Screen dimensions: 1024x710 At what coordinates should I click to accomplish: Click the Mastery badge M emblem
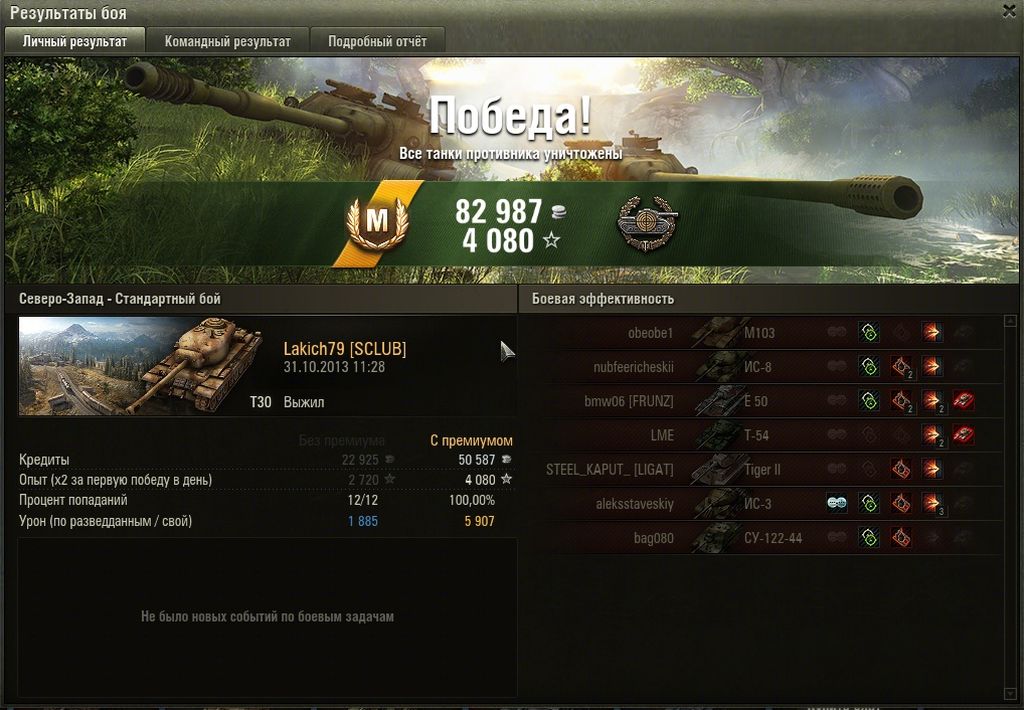click(x=376, y=222)
